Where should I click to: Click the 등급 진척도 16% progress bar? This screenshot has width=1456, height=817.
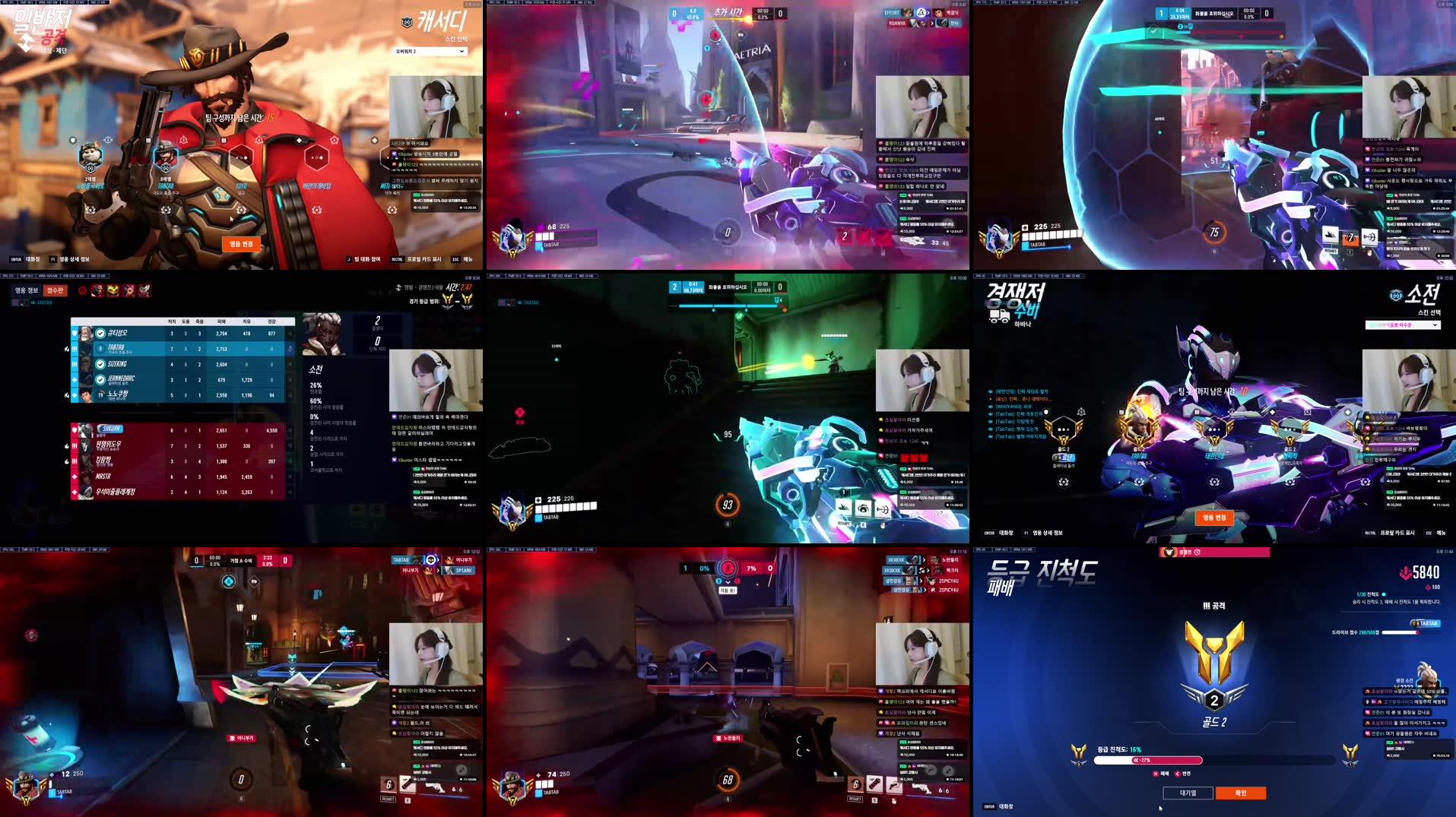(1147, 760)
